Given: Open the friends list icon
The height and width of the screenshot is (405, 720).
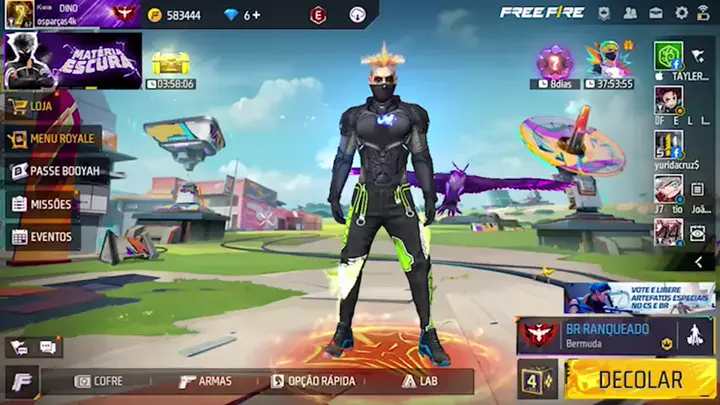Looking at the screenshot, I should pos(630,13).
